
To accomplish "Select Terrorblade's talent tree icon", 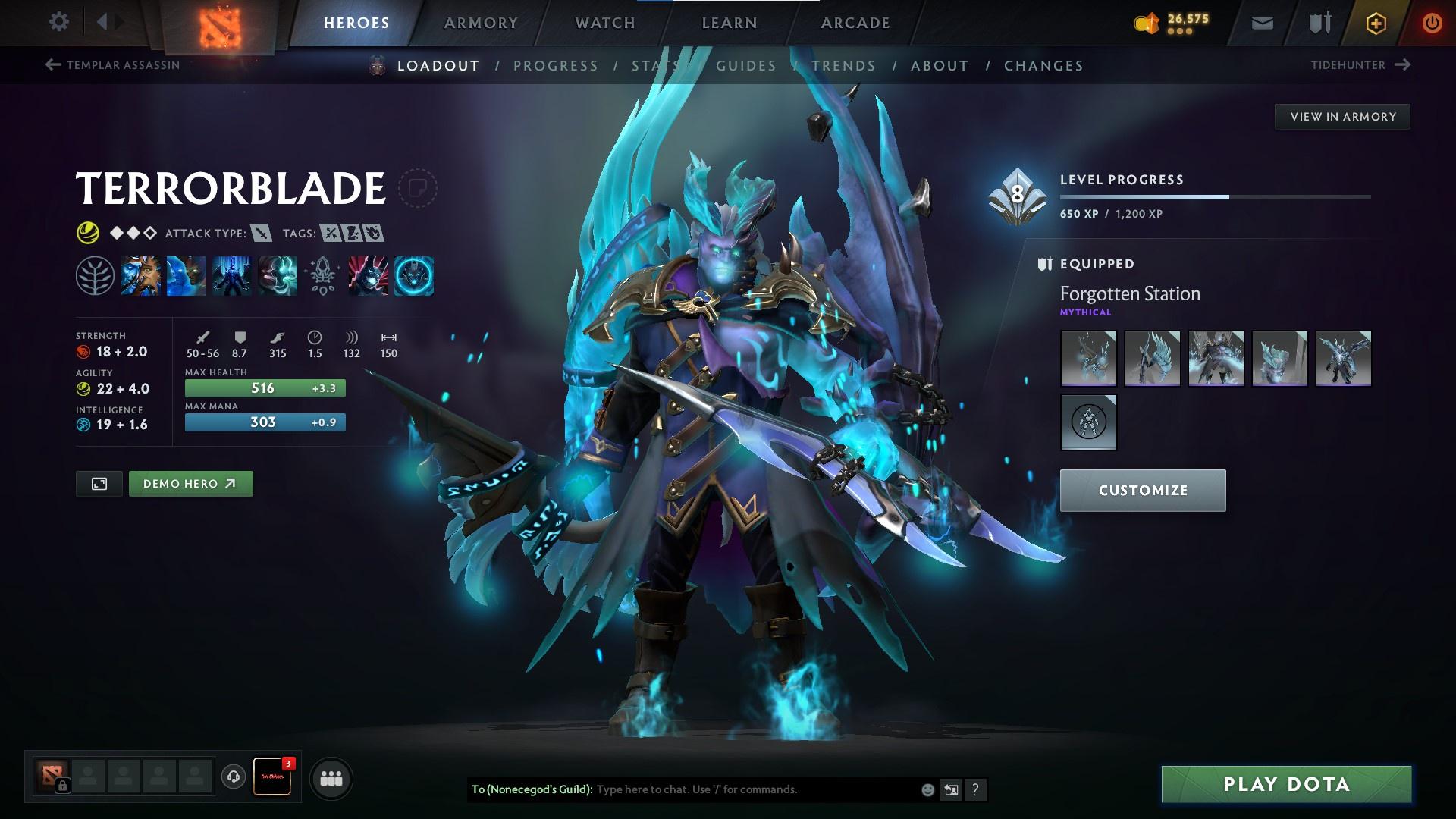I will click(x=95, y=275).
